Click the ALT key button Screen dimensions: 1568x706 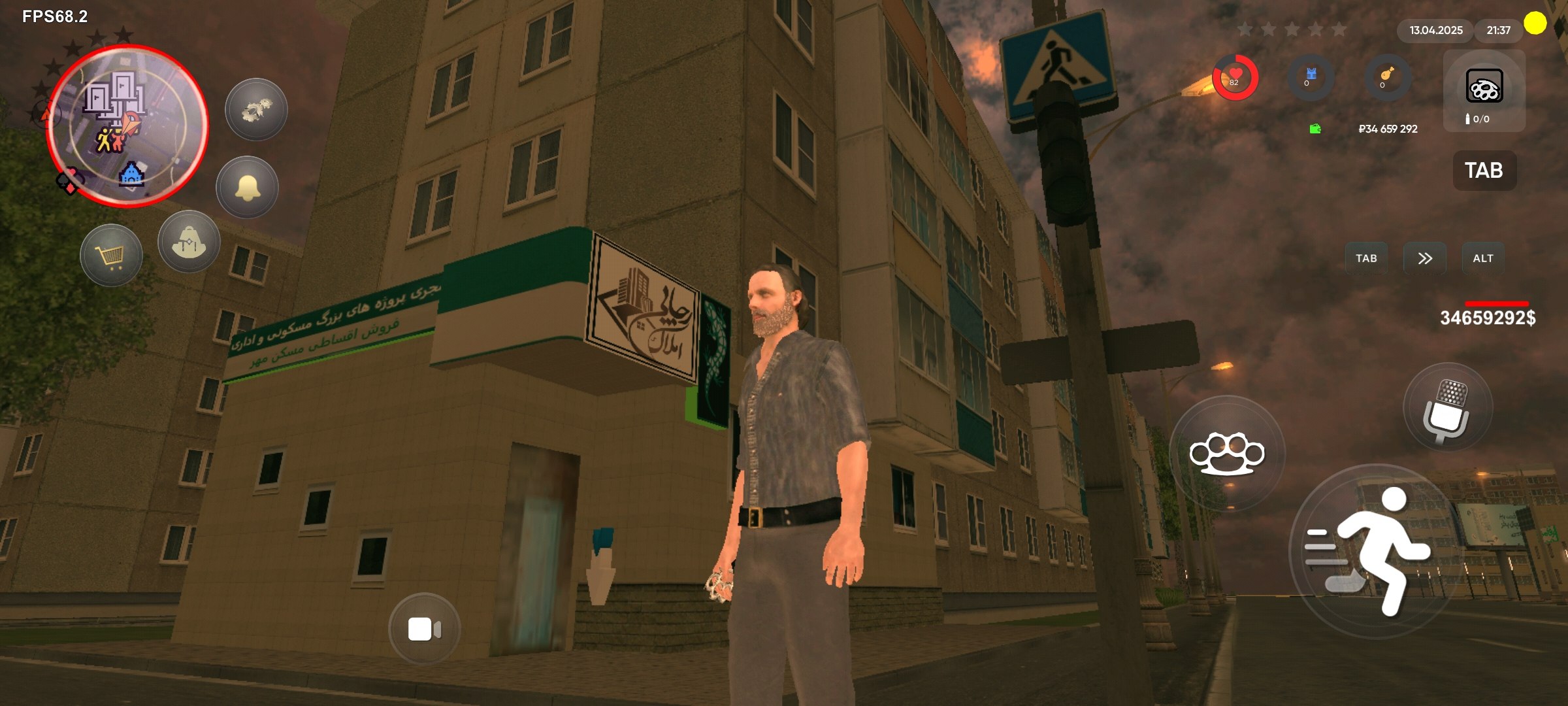pyautogui.click(x=1483, y=258)
